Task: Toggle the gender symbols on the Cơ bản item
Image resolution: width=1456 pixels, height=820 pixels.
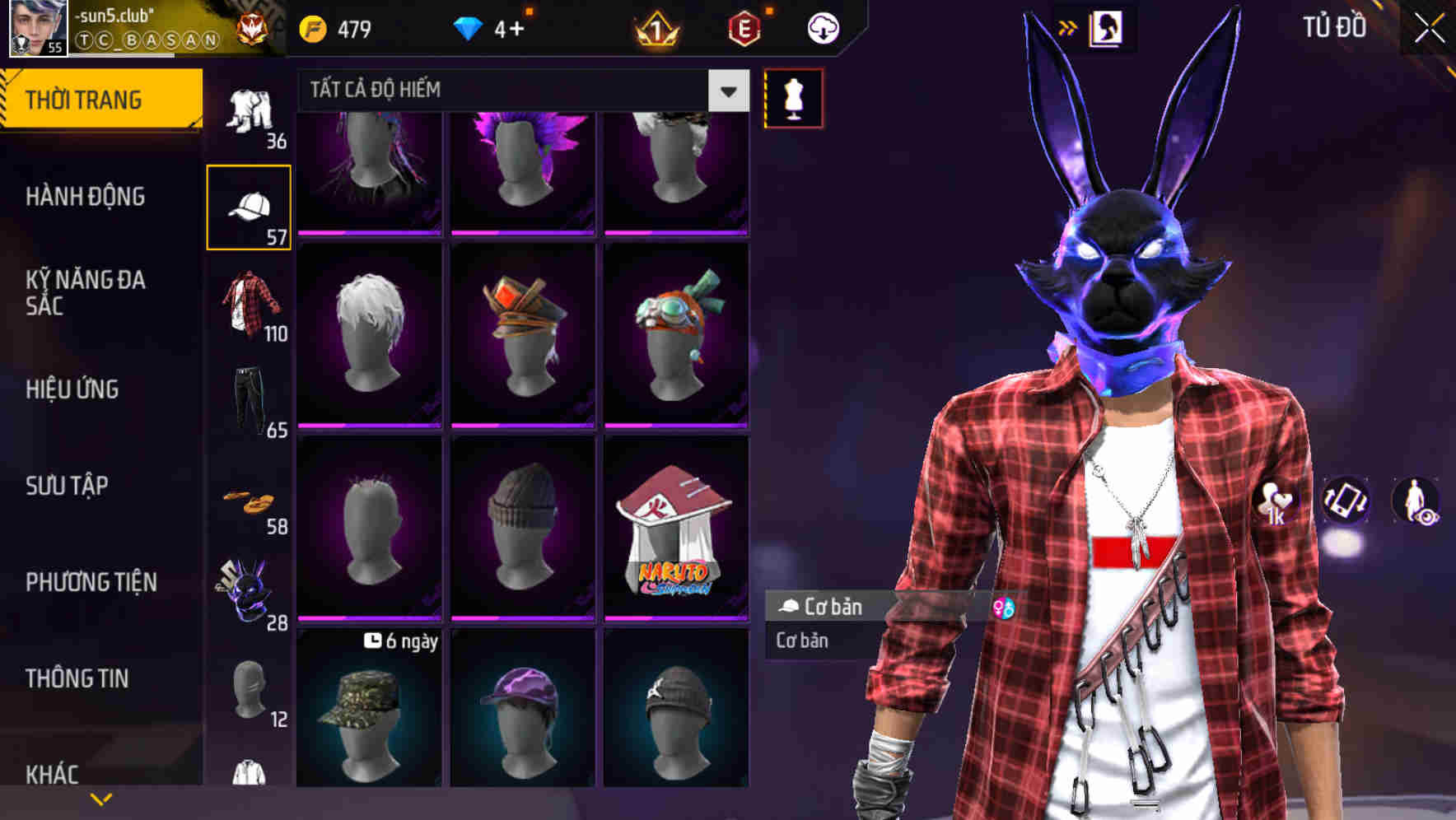Action: tap(1003, 608)
